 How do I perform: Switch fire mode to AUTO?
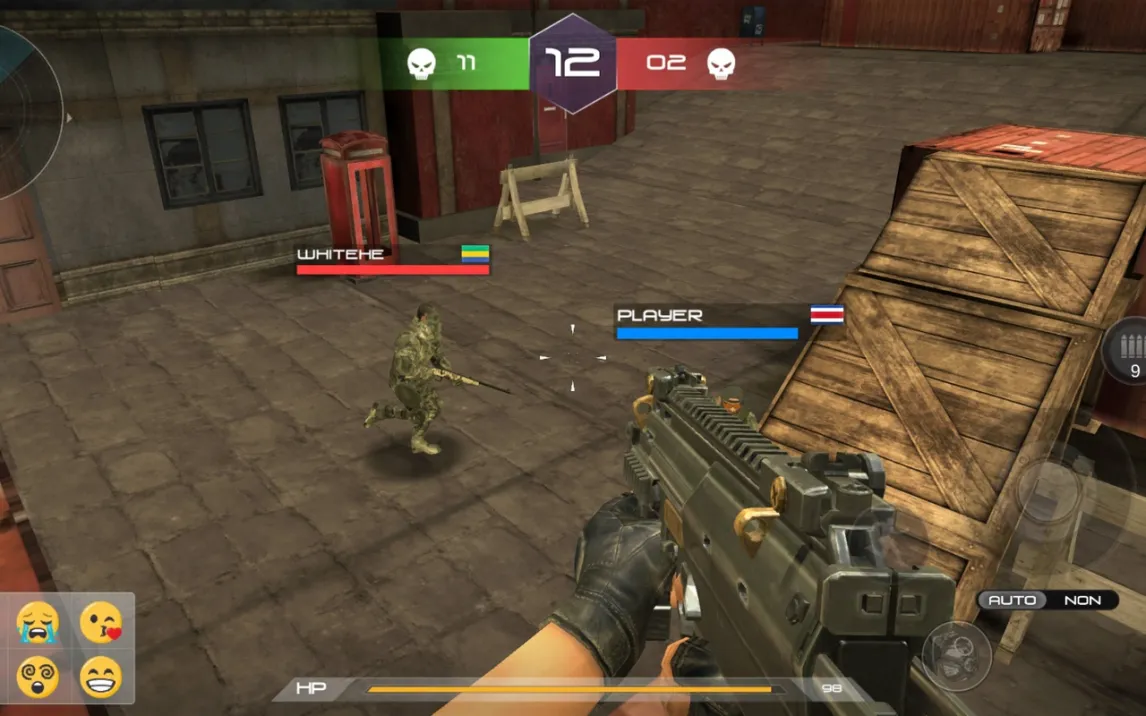(1011, 600)
